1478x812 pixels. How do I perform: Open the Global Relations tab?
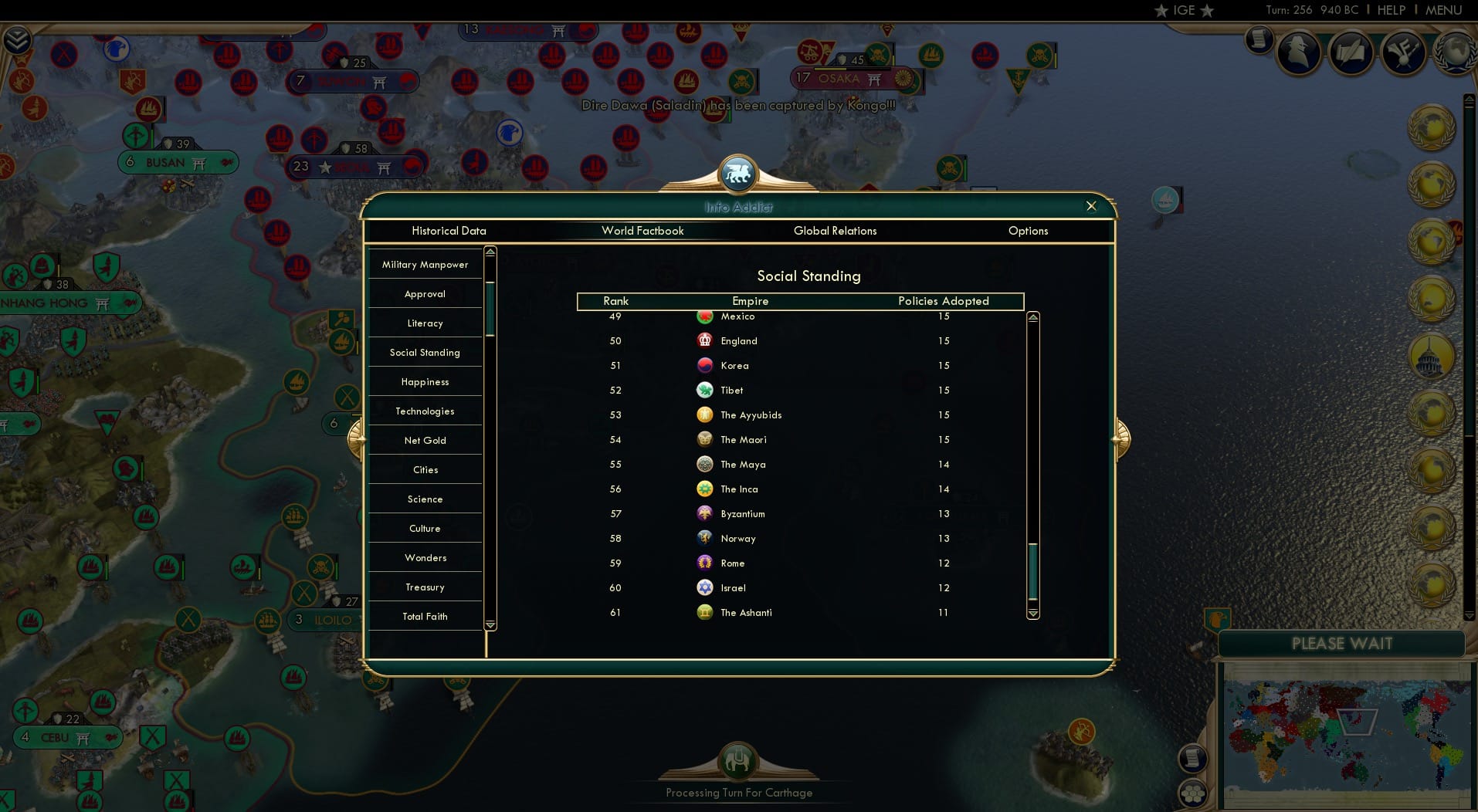(x=835, y=231)
